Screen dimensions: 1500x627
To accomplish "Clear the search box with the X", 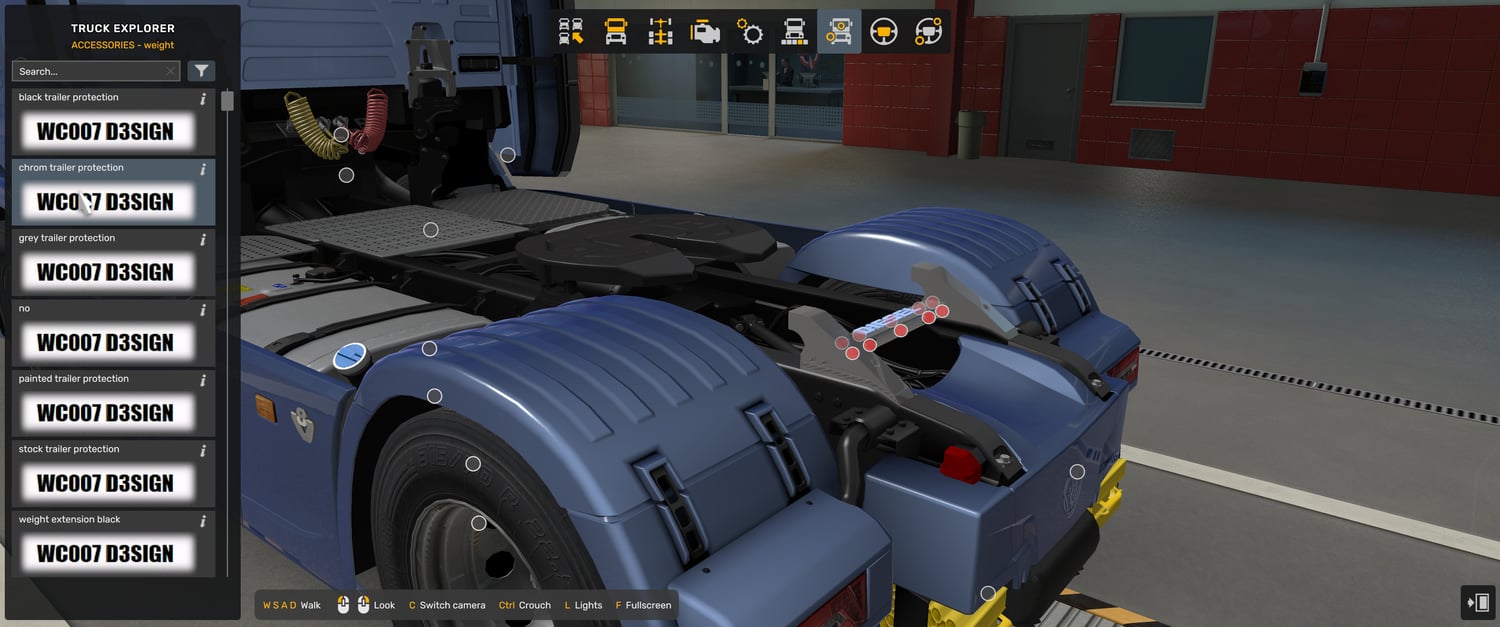I will pos(171,71).
